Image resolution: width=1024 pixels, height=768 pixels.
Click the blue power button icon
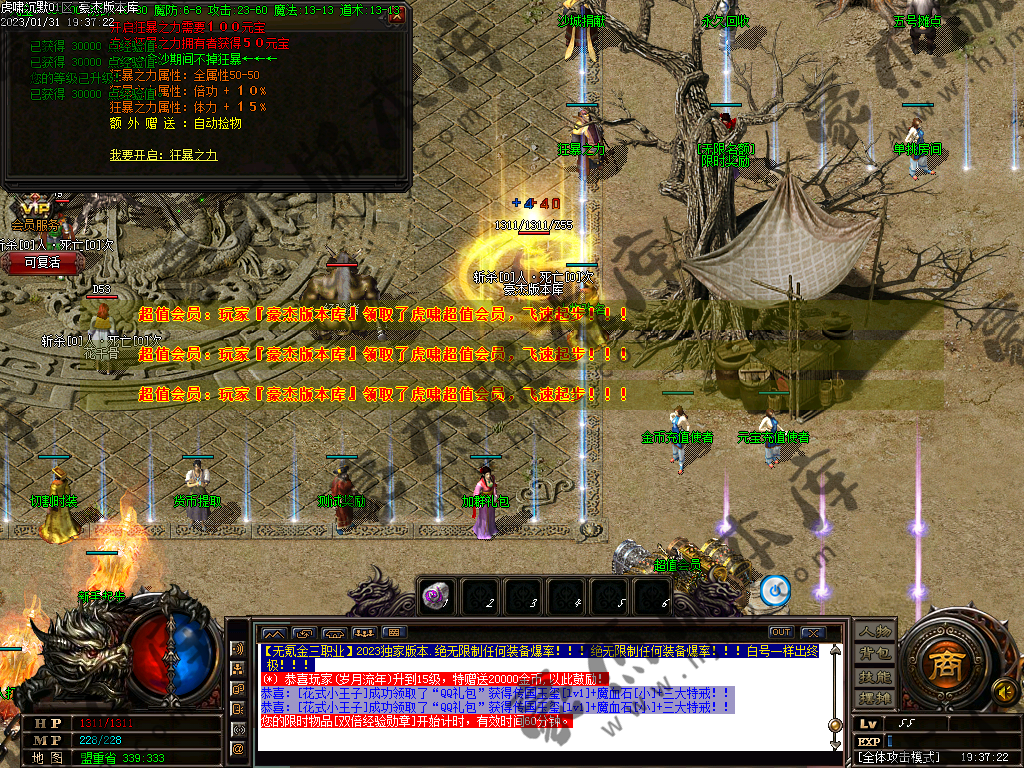775,591
